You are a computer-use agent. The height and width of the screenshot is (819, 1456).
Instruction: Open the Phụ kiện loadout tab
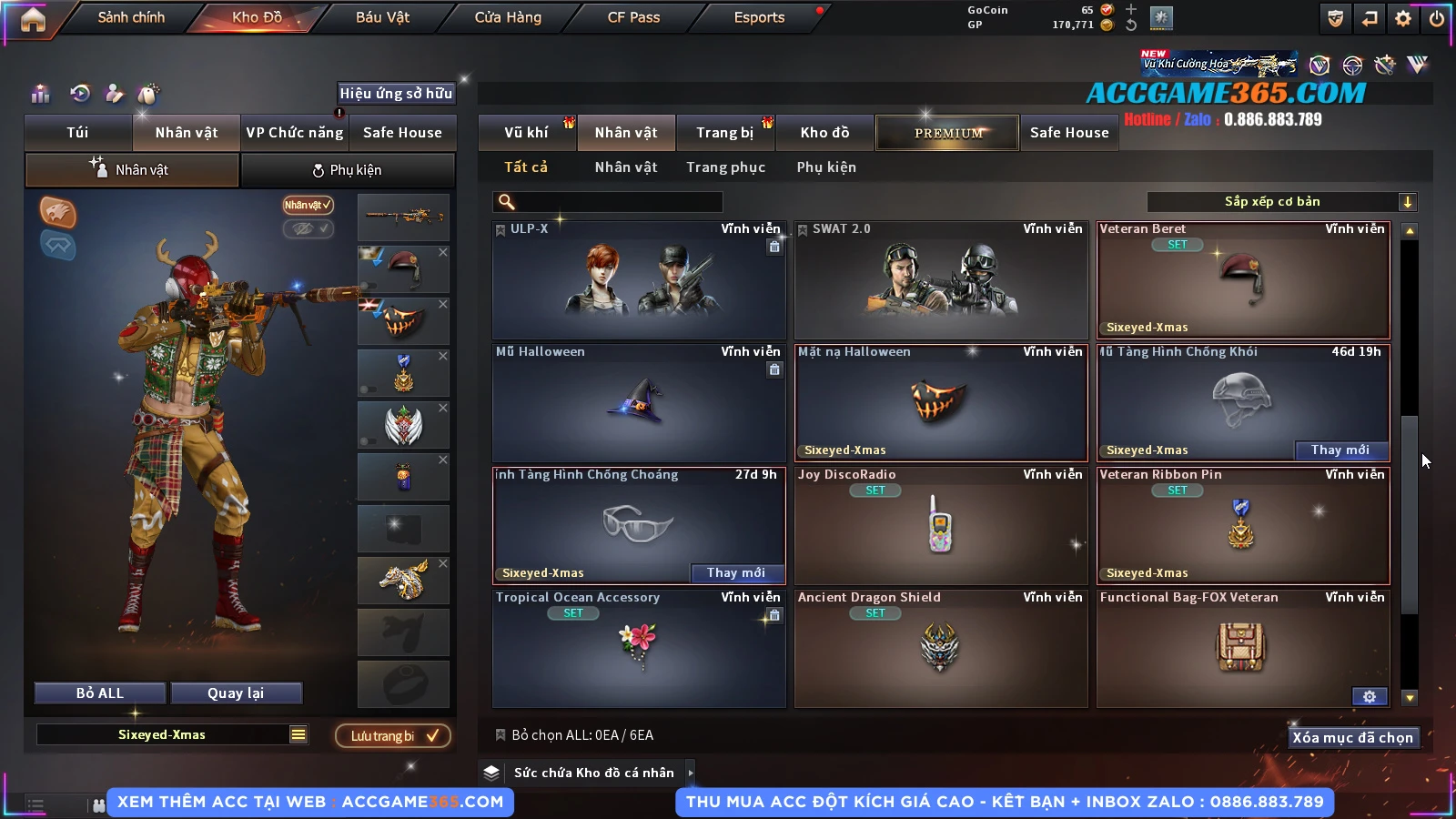(x=347, y=170)
